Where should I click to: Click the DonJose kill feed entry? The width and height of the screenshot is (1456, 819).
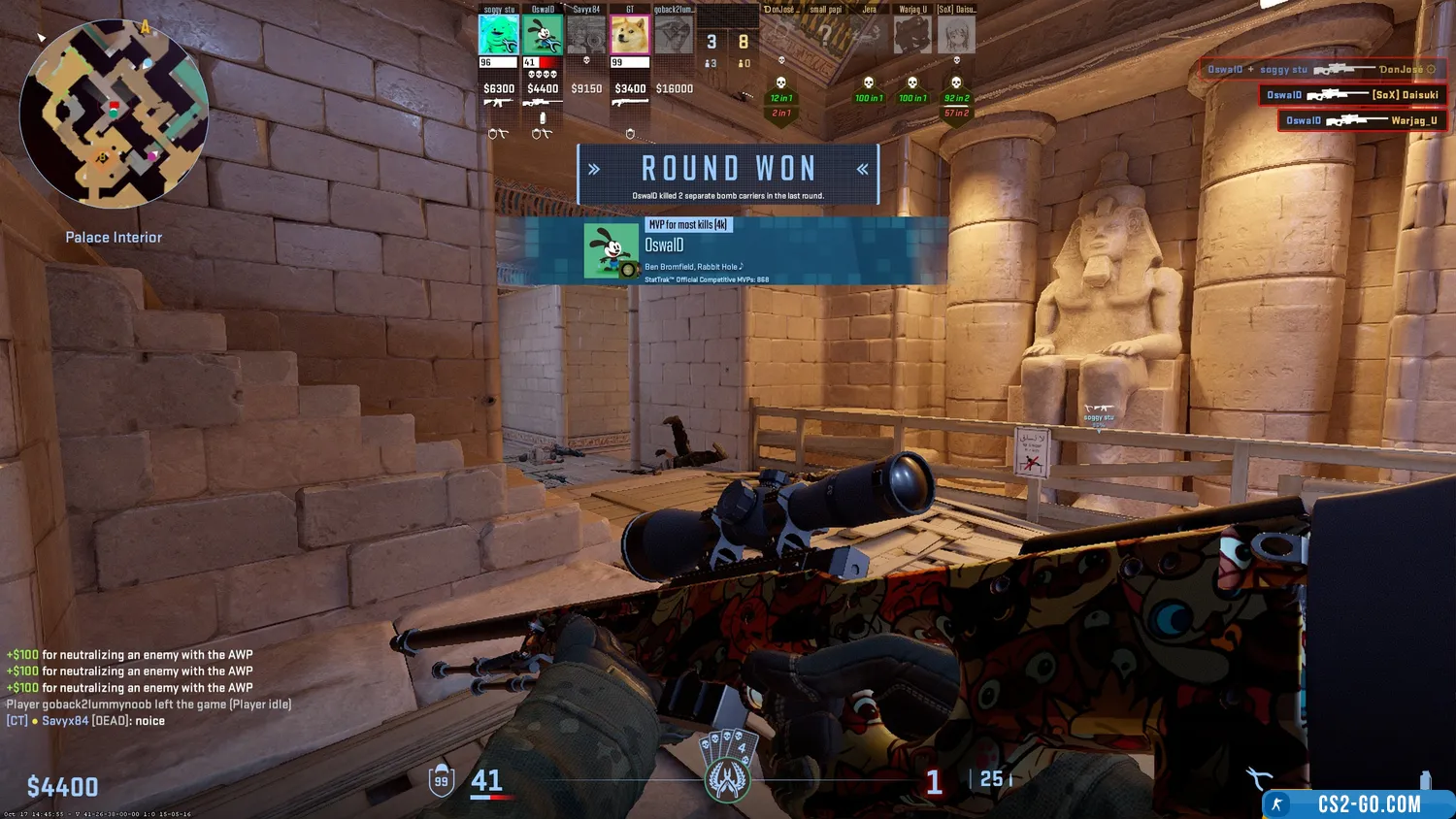coord(1322,70)
